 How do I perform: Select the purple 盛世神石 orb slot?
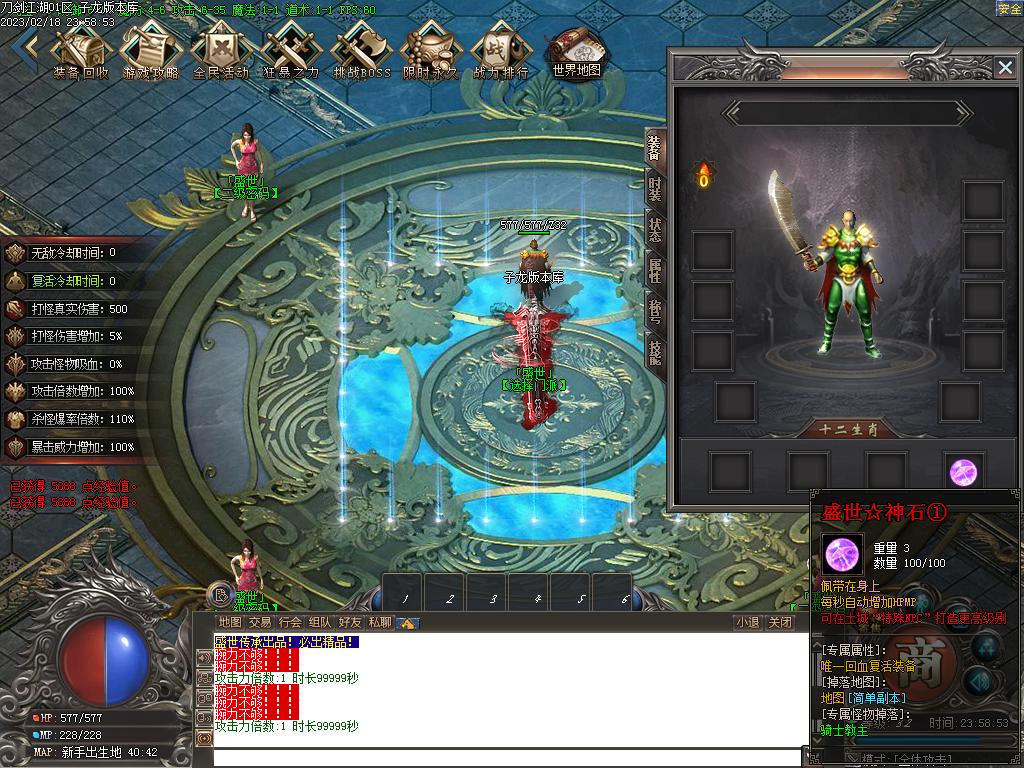tap(963, 471)
